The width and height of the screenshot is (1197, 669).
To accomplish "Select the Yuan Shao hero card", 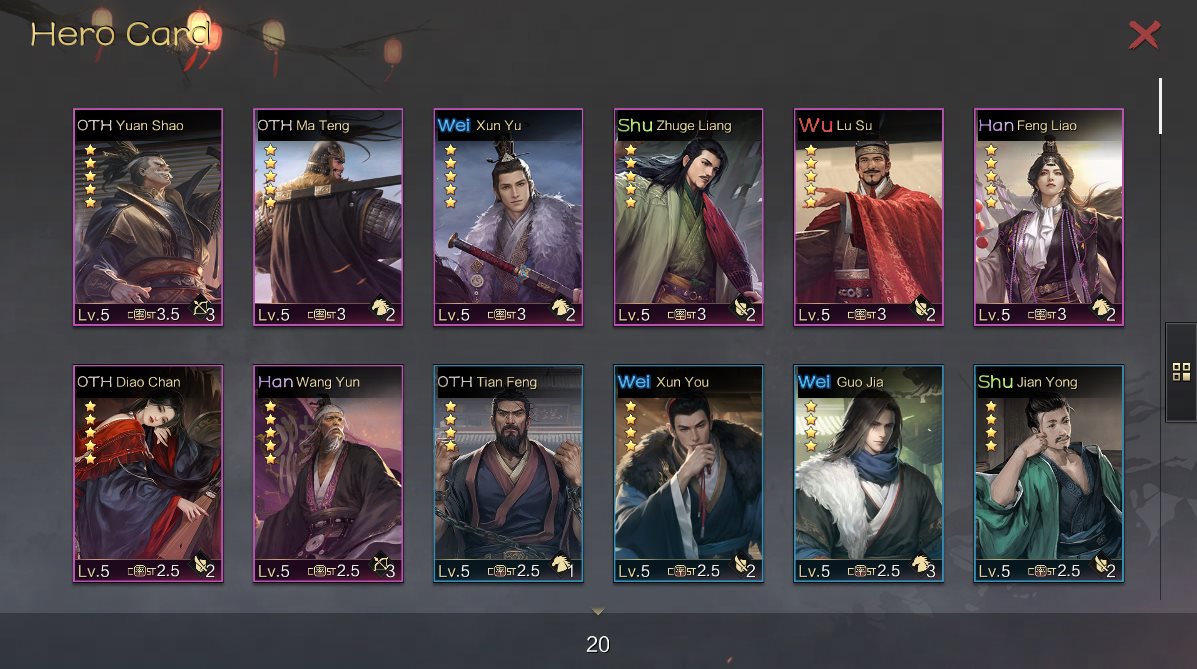I will click(x=148, y=217).
